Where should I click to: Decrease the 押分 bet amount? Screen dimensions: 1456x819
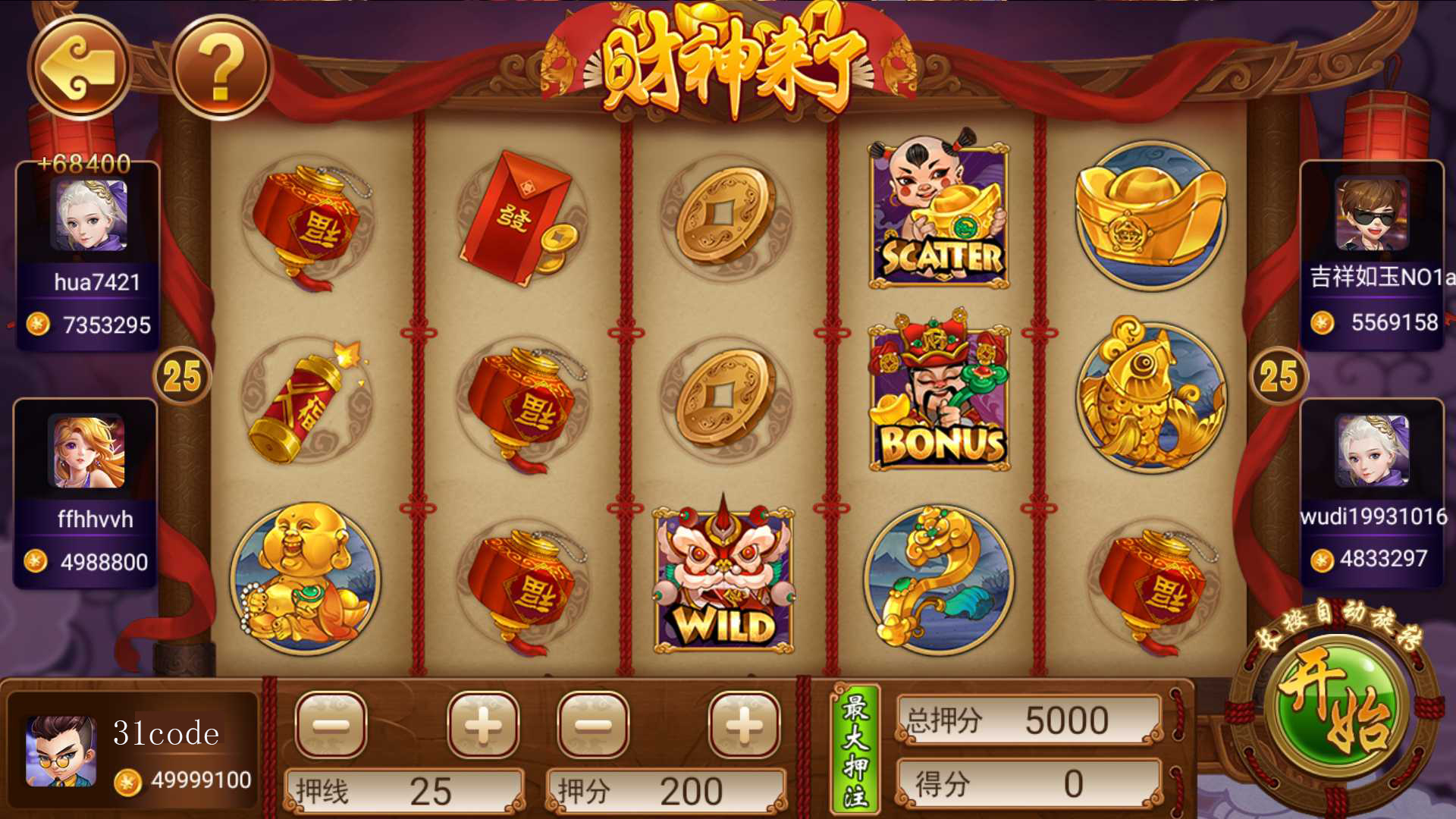[593, 725]
